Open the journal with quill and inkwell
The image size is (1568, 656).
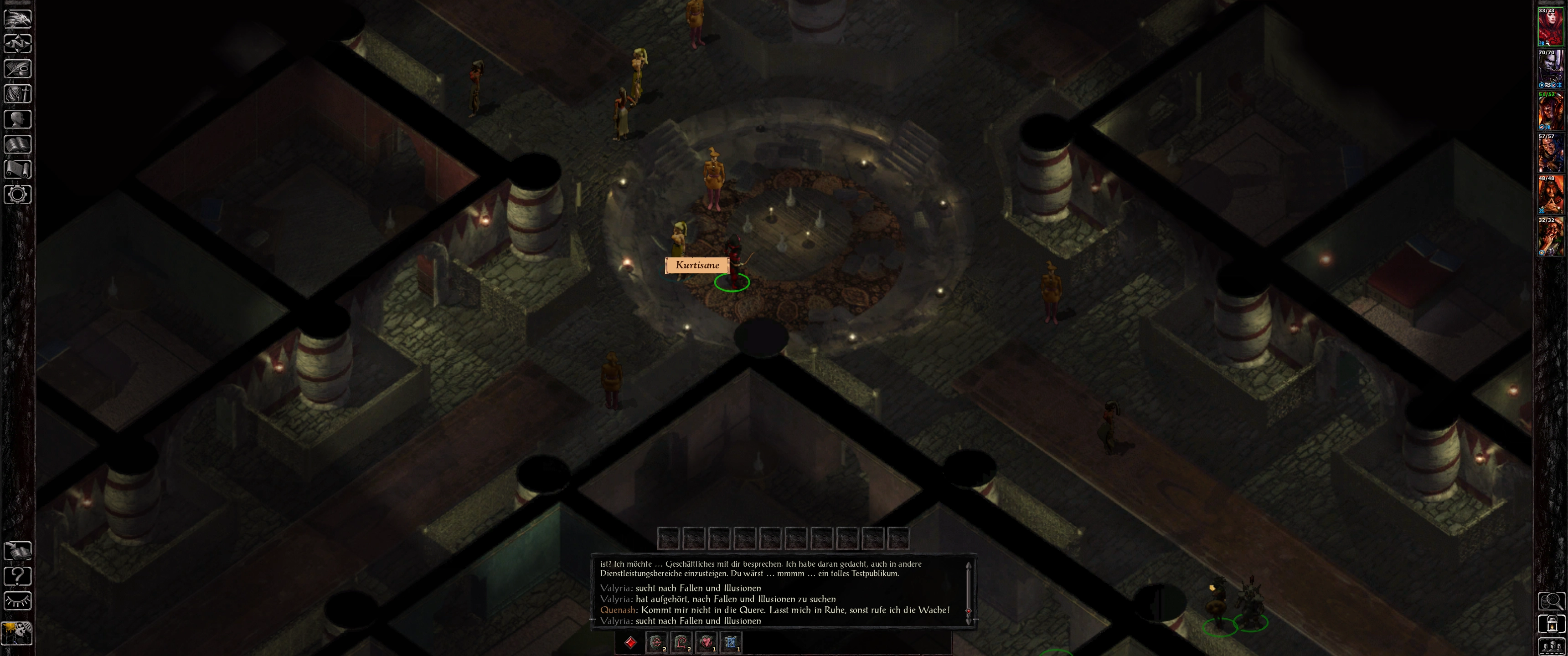click(18, 69)
